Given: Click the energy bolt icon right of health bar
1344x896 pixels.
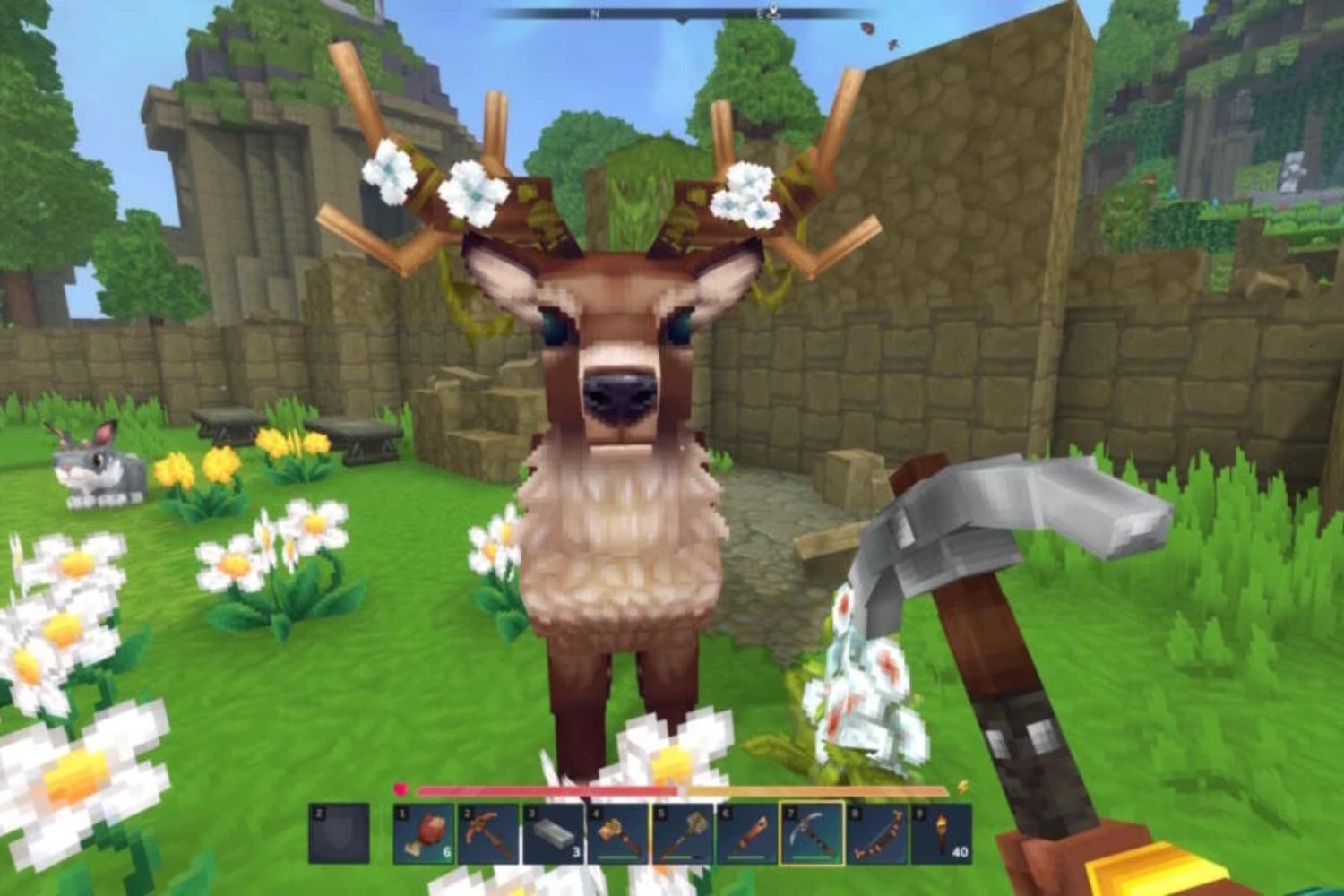Looking at the screenshot, I should (x=961, y=787).
